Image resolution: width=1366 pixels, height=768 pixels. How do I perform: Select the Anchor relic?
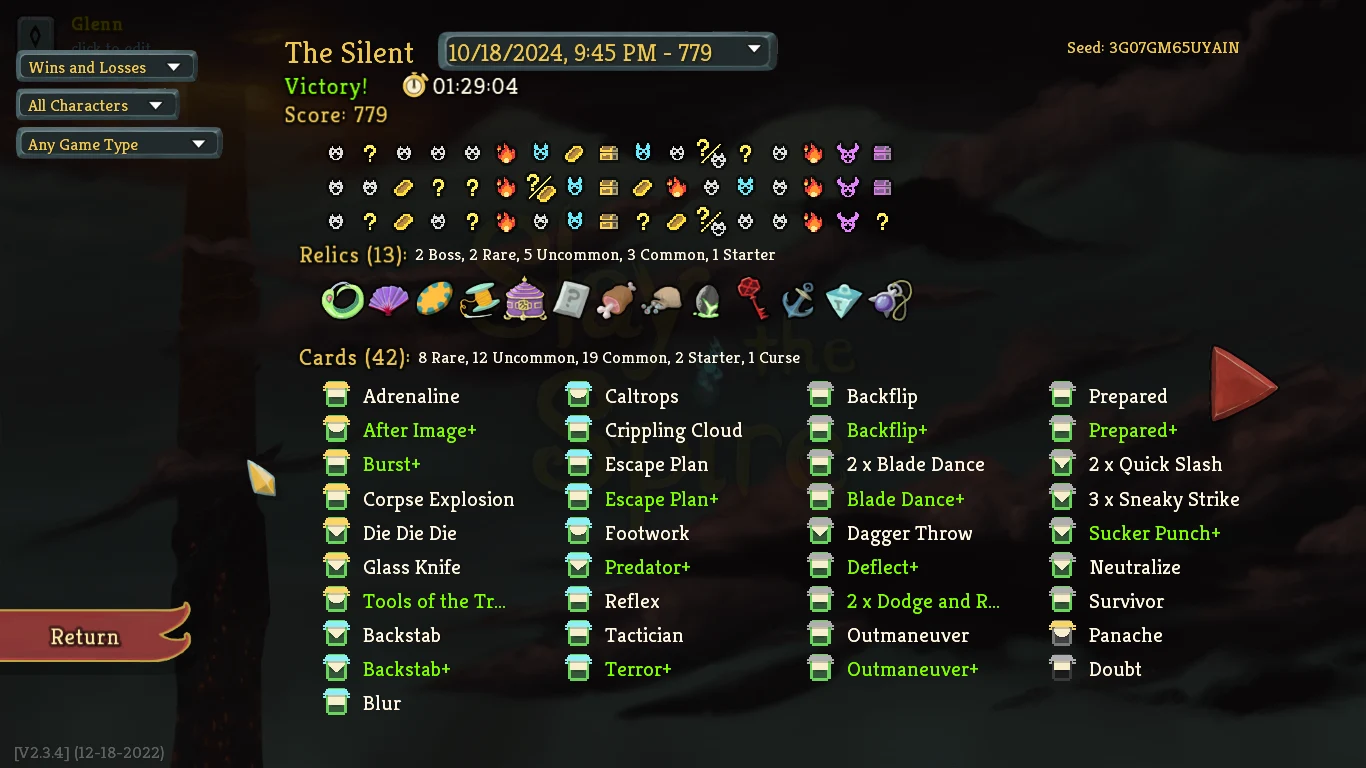coord(797,299)
